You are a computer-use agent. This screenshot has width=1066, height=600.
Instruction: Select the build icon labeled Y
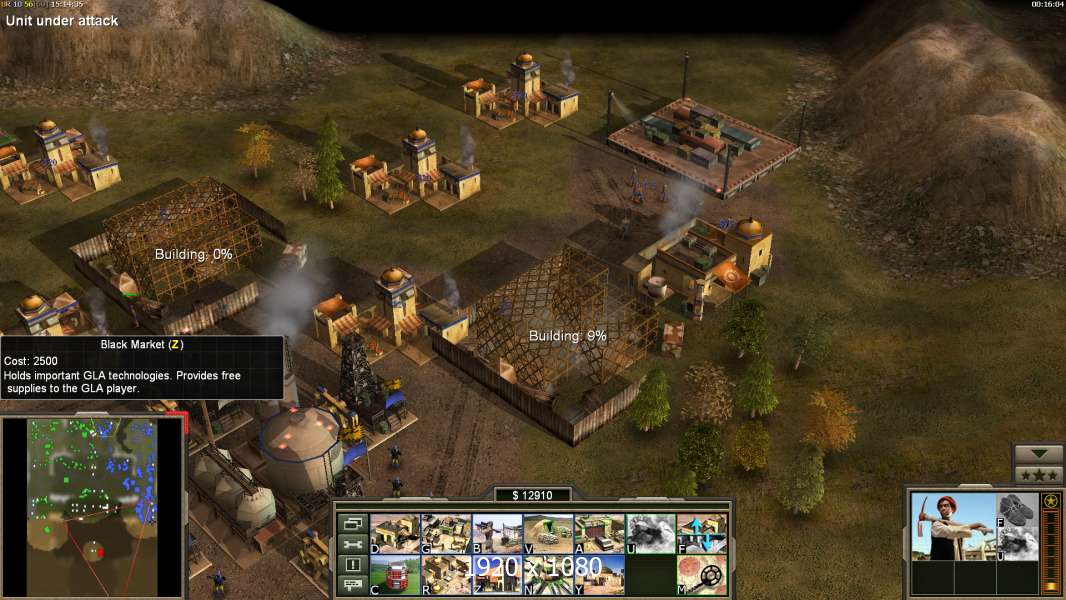pos(599,574)
